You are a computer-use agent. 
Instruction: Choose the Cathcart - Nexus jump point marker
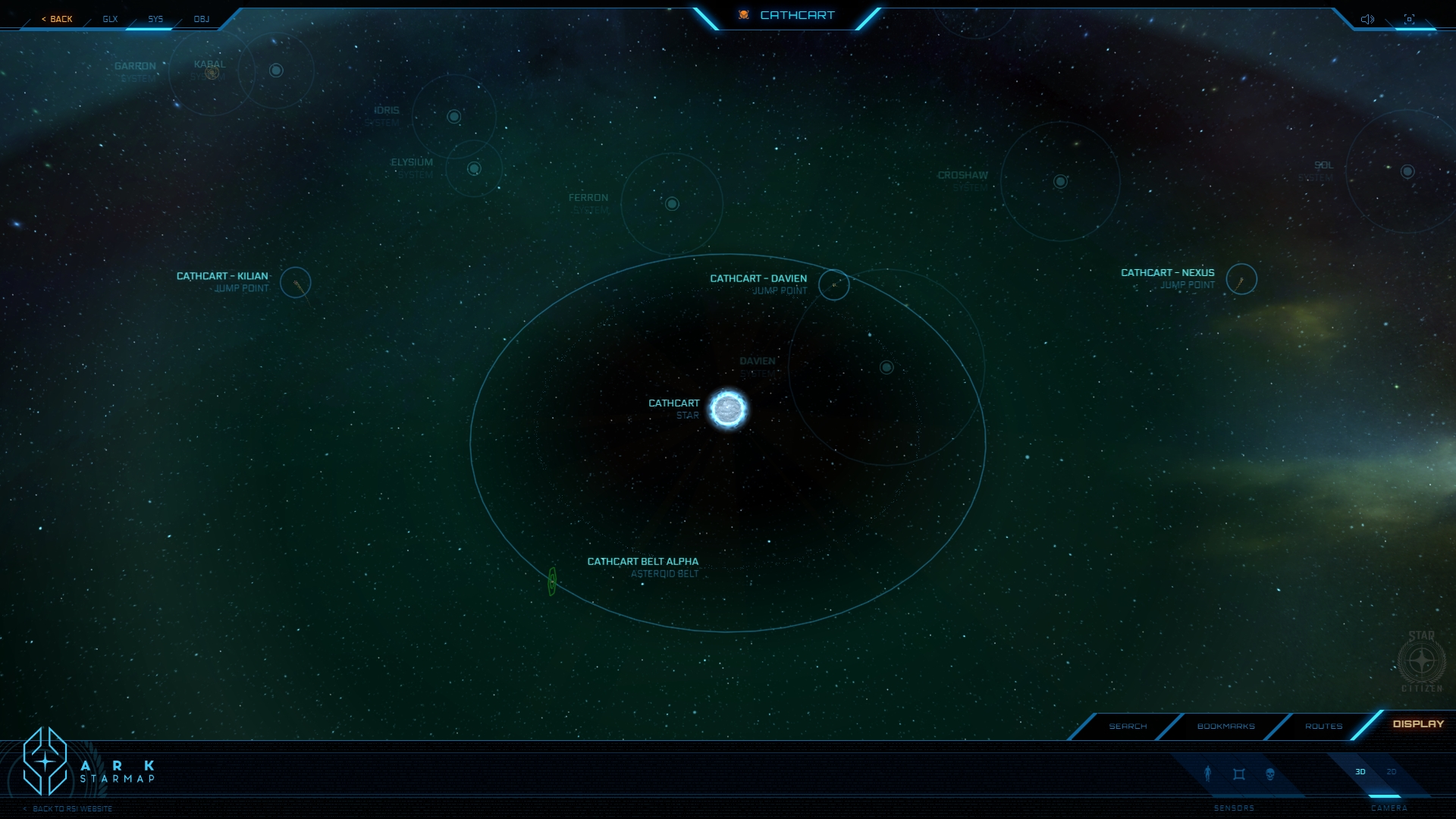pos(1241,279)
